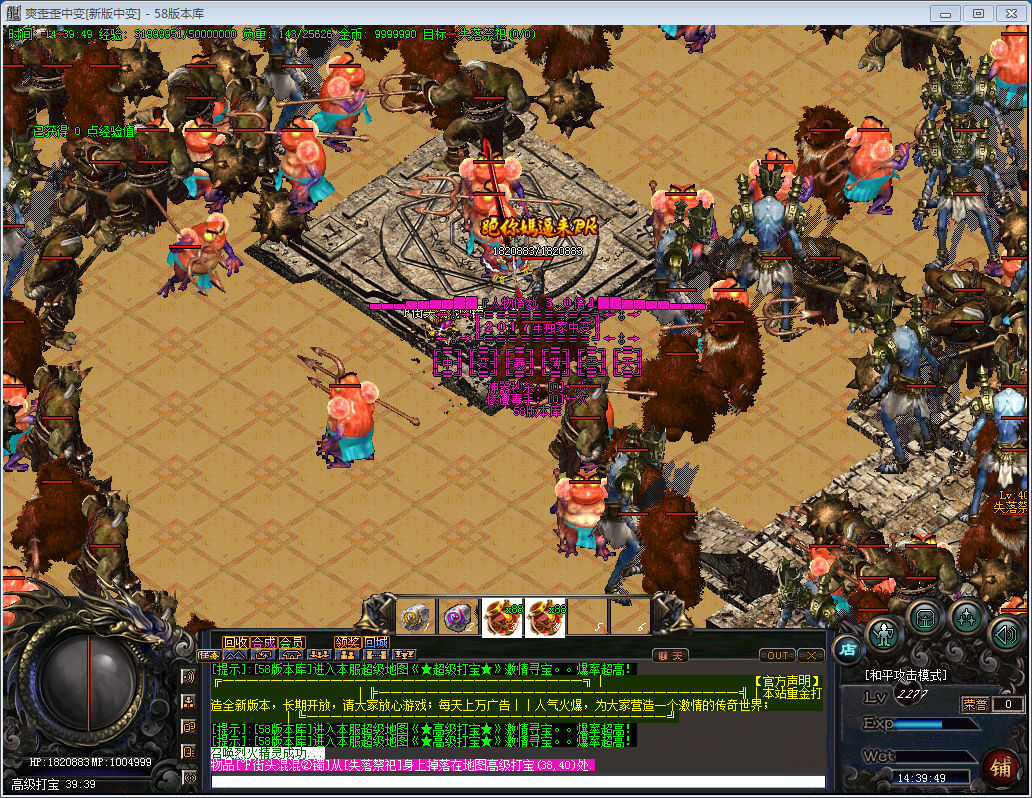Image resolution: width=1032 pixels, height=798 pixels.
Task: Open the 店 shop icon
Action: (846, 648)
